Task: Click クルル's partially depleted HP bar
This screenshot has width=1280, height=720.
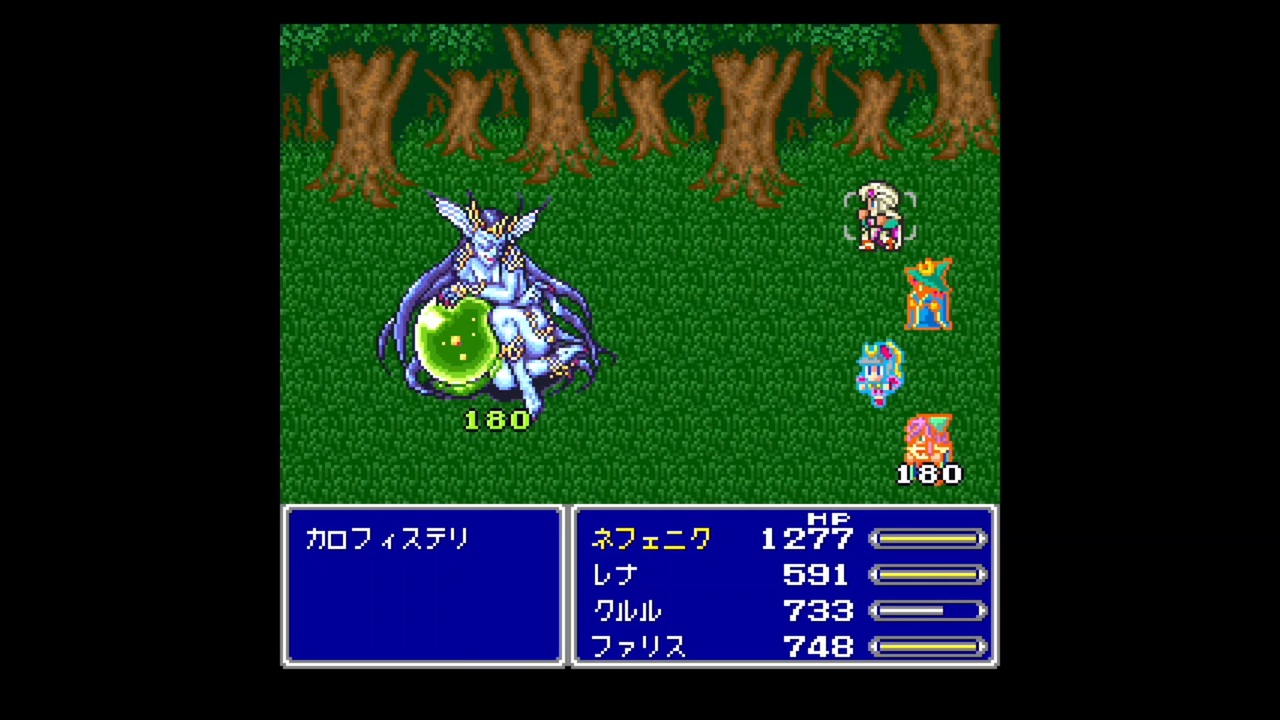Action: [x=928, y=611]
